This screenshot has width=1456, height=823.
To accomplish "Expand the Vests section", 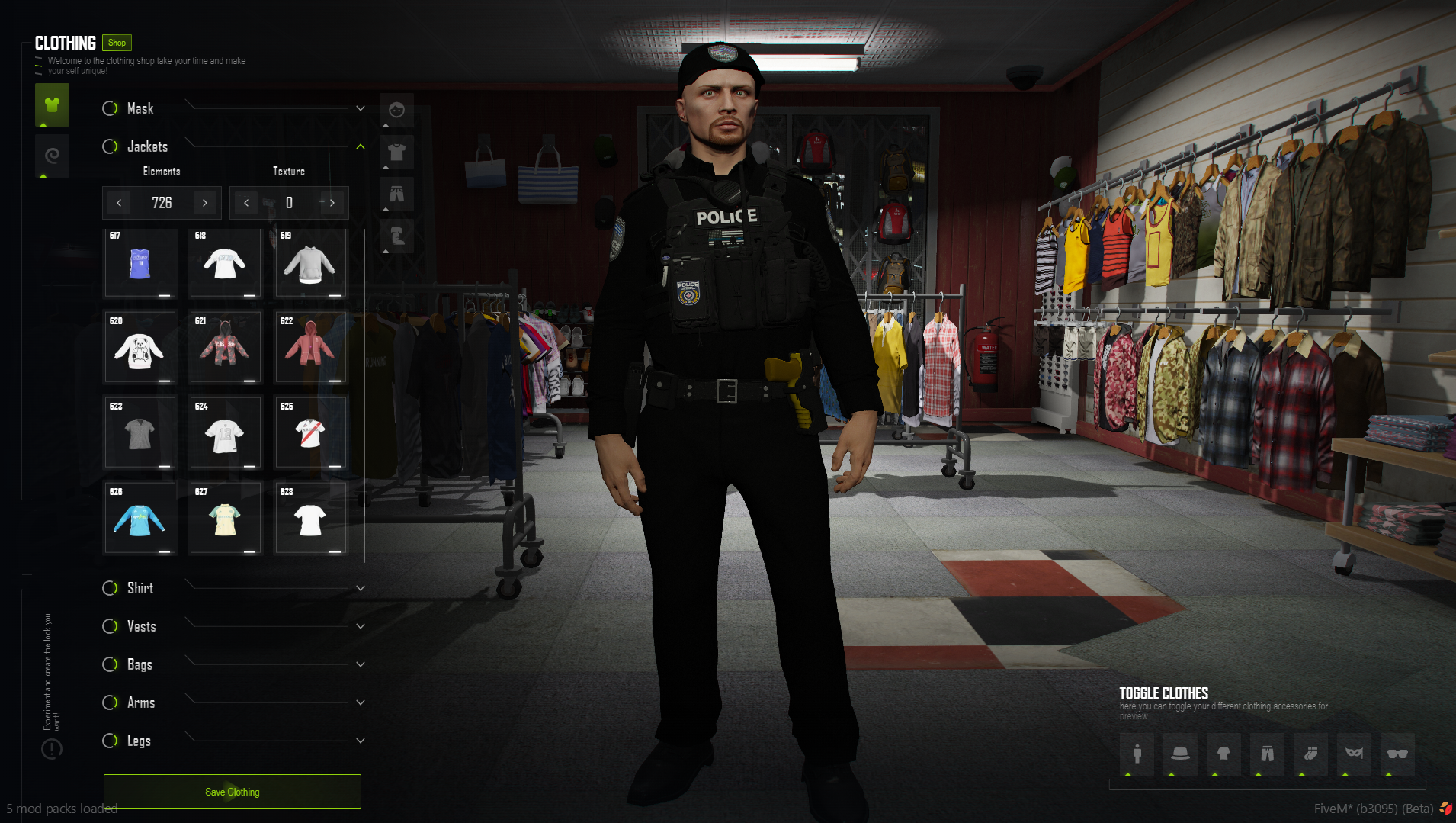I will [x=360, y=626].
